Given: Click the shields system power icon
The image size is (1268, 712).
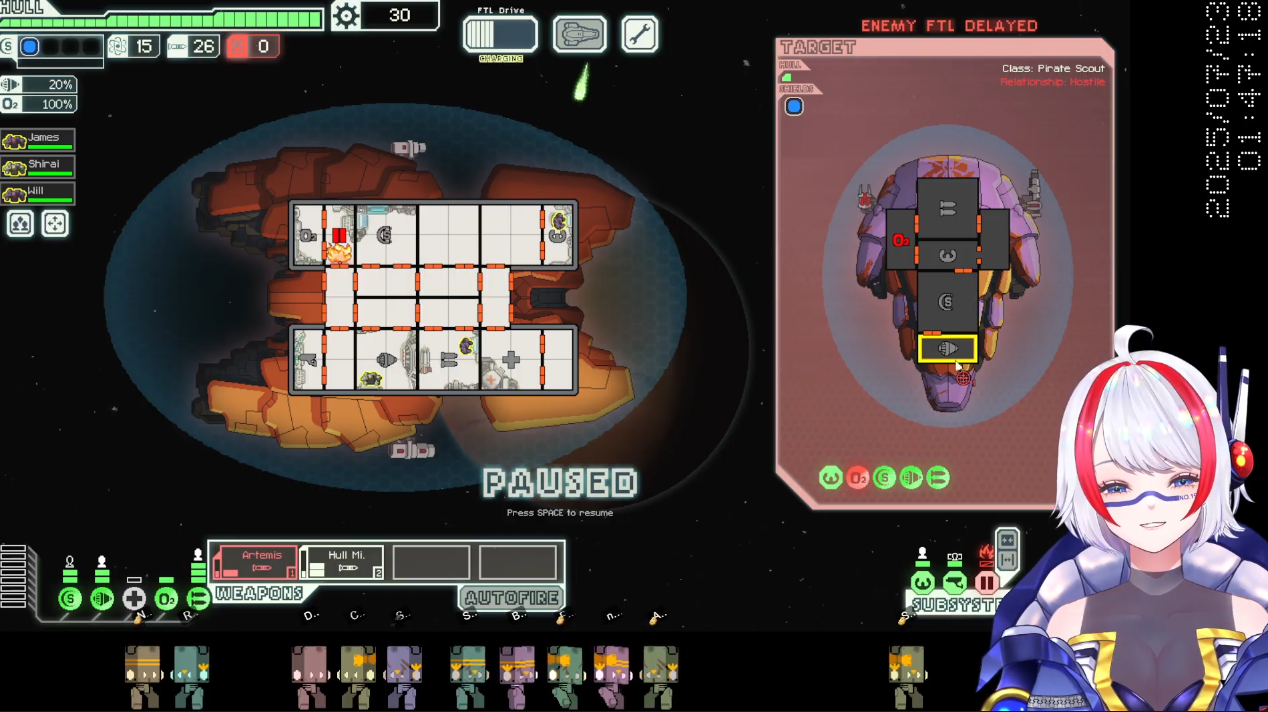Looking at the screenshot, I should pos(70,599).
